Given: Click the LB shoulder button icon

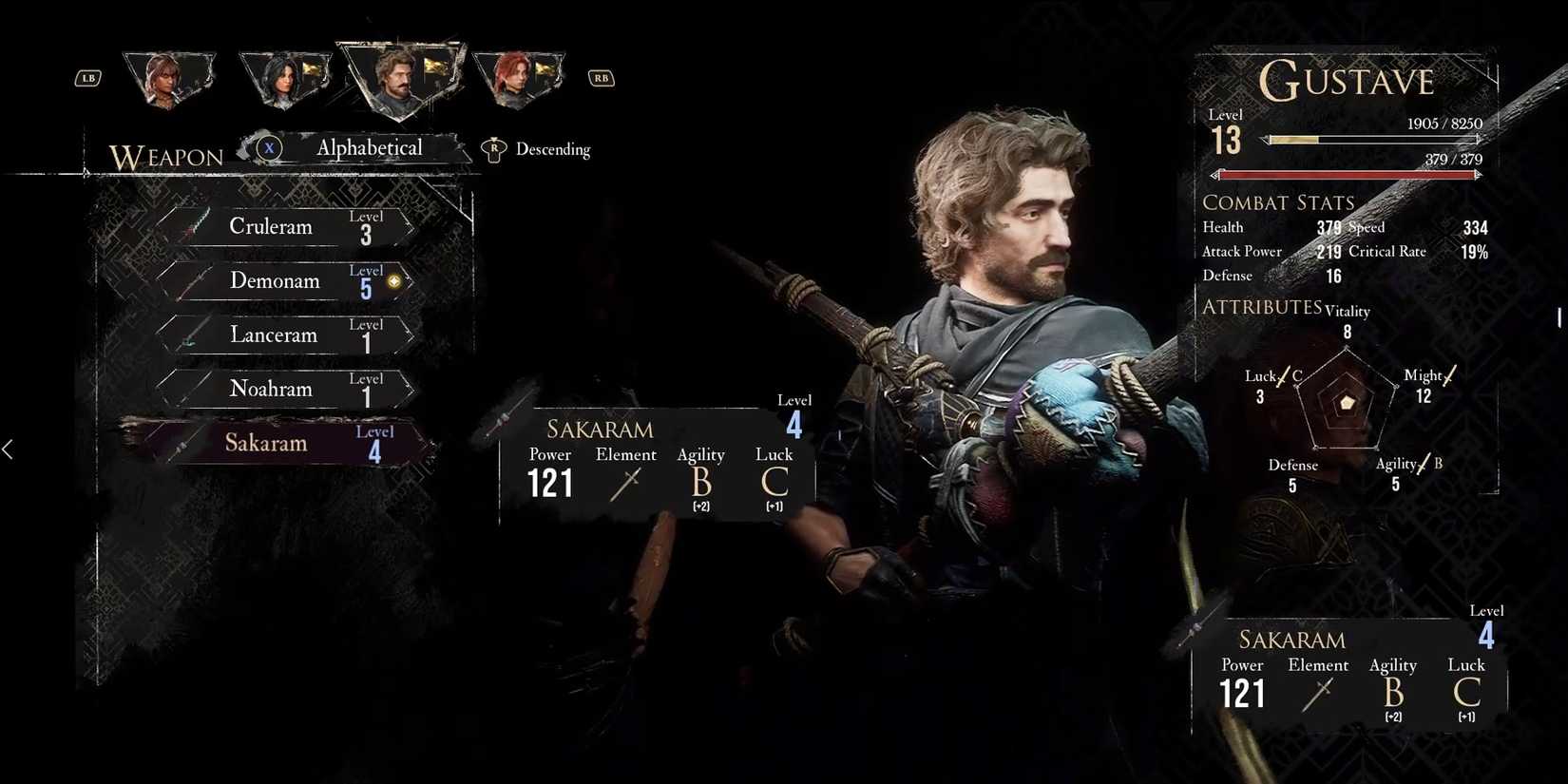Looking at the screenshot, I should (x=87, y=78).
